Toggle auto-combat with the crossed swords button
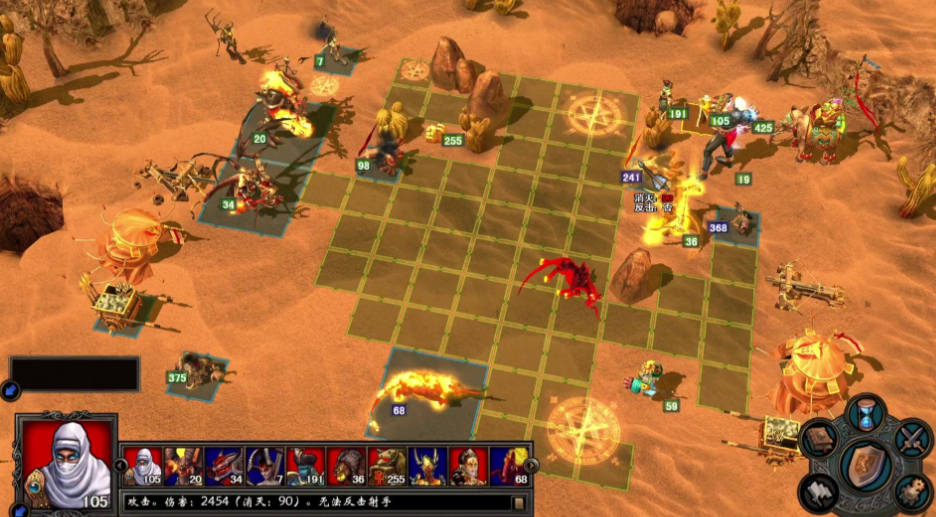 pyautogui.click(x=911, y=438)
